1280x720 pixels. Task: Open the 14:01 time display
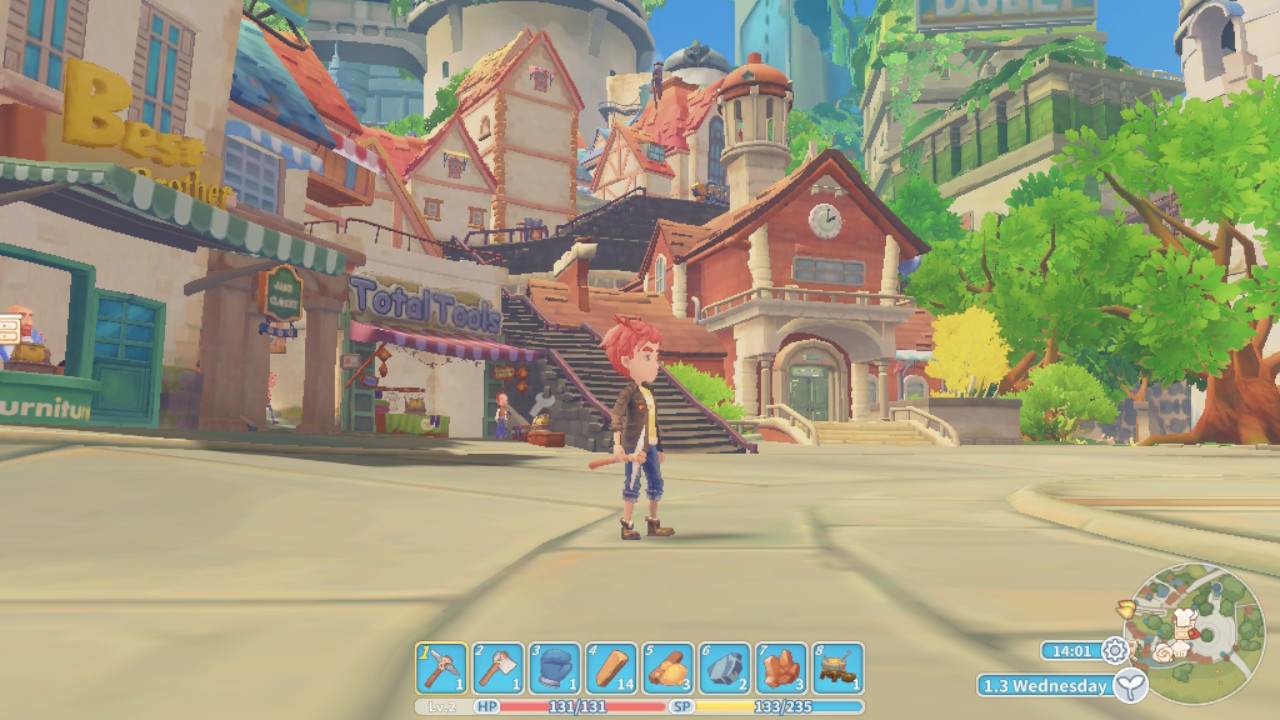1072,651
